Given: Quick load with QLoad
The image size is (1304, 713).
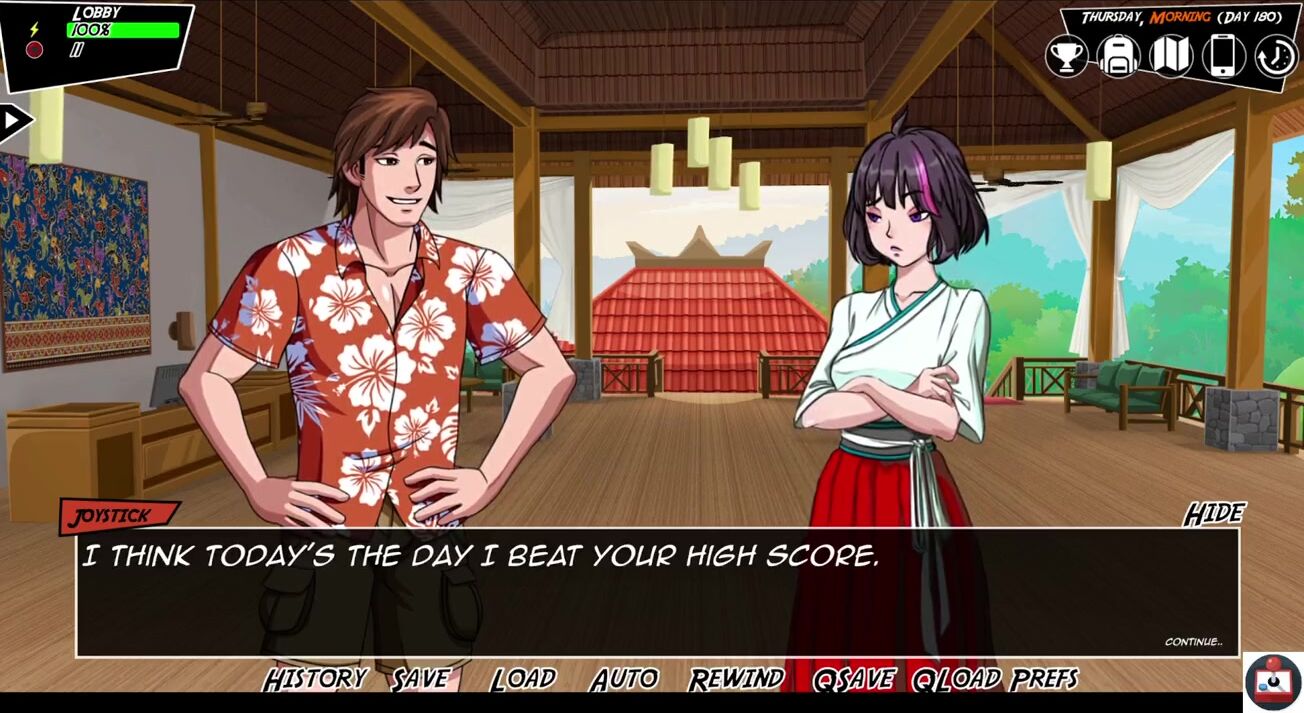Looking at the screenshot, I should [x=957, y=680].
